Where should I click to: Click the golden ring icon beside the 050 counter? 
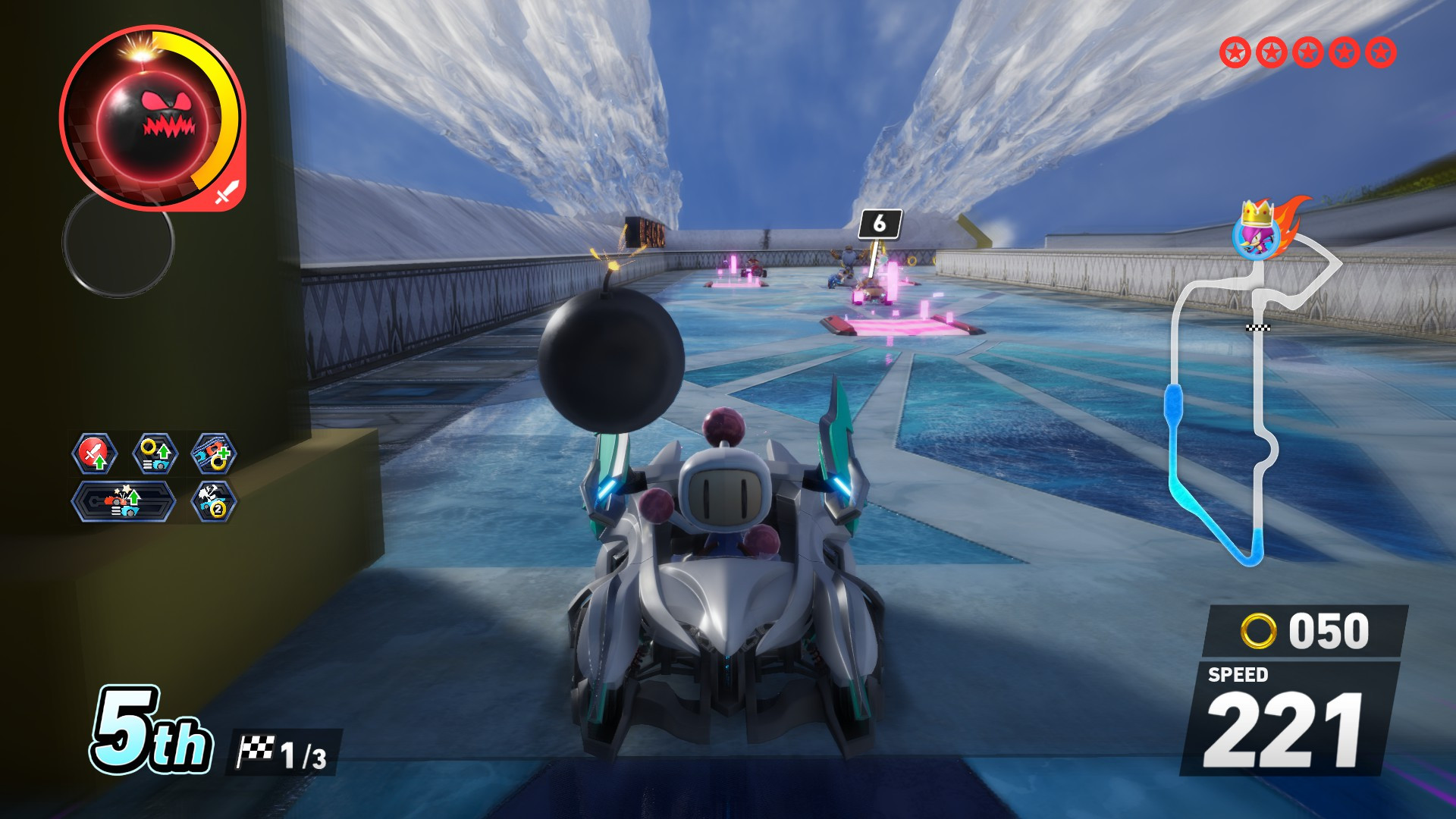pyautogui.click(x=1260, y=629)
